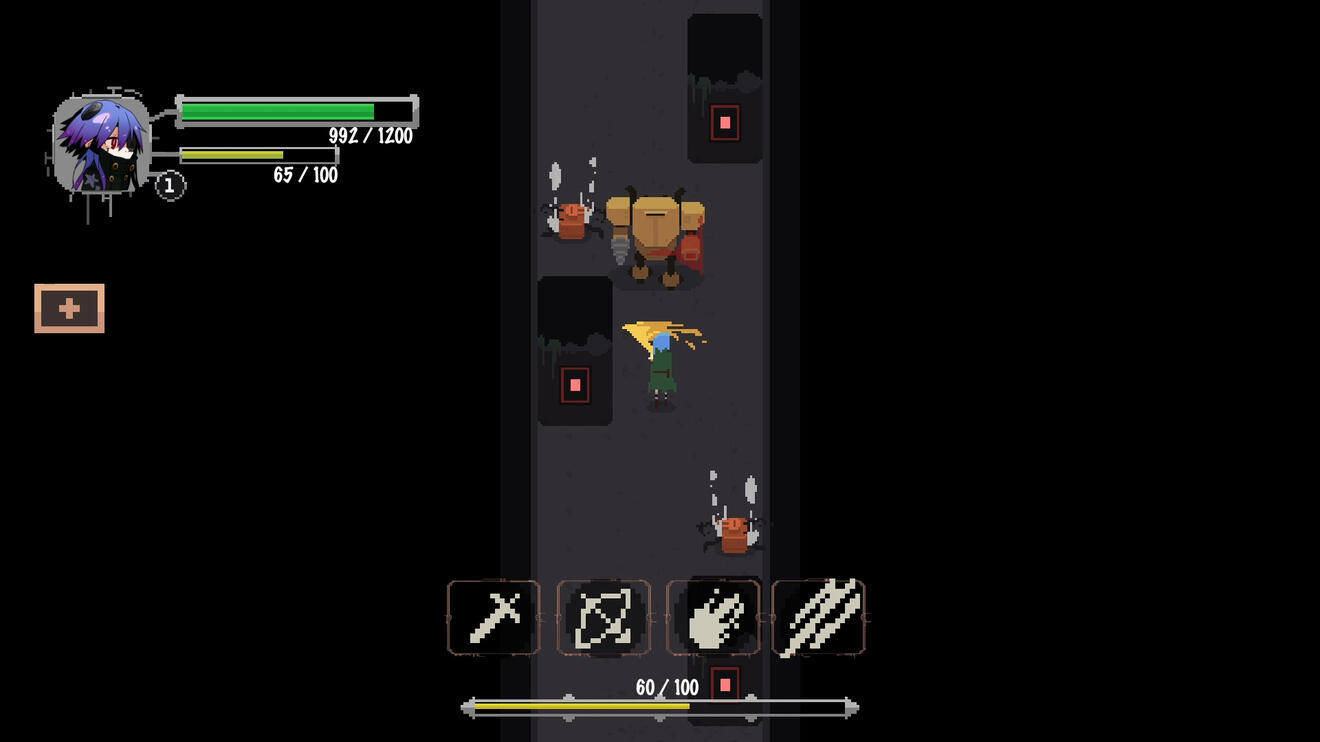Click the 992 / 1200 health readout

[x=372, y=137]
